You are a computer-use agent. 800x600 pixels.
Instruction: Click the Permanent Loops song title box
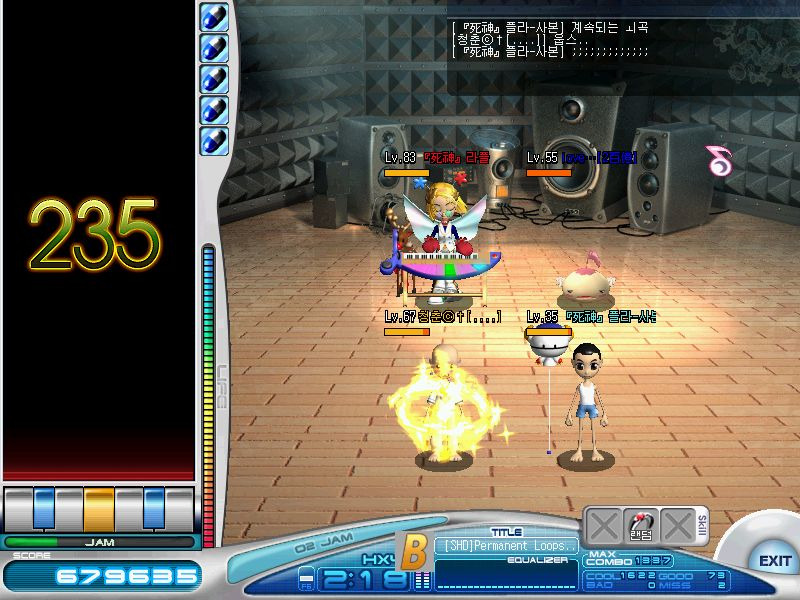click(x=506, y=546)
